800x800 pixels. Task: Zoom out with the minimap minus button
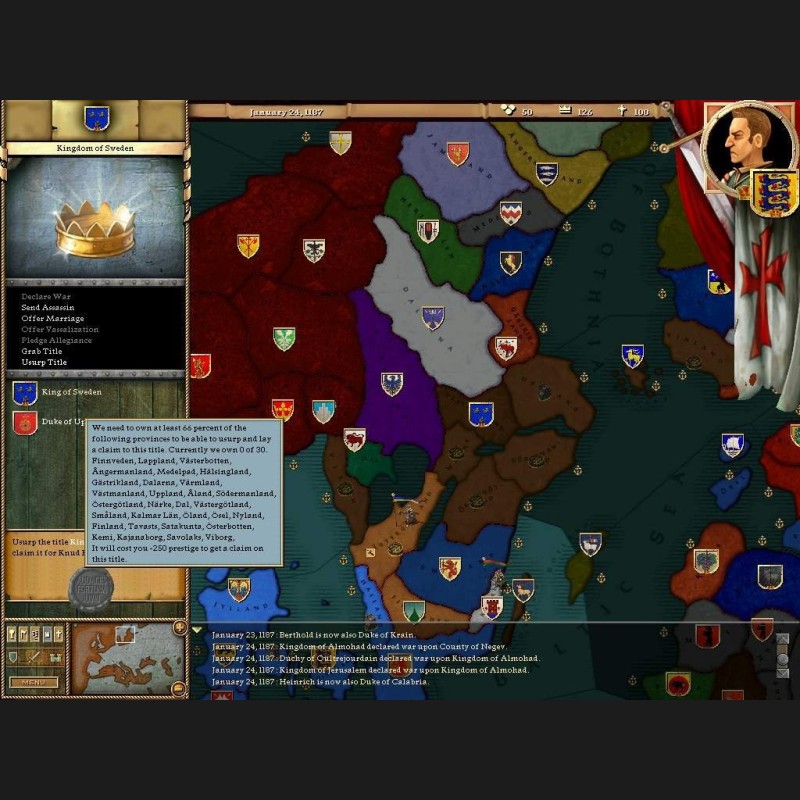179,688
